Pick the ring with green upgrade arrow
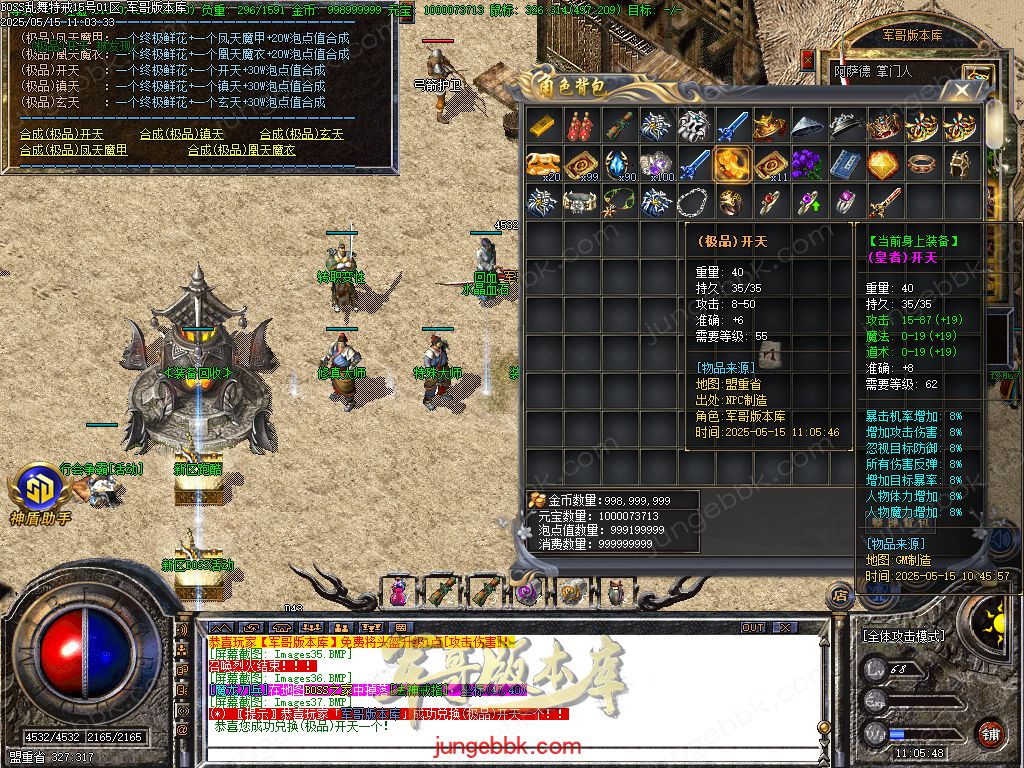Image resolution: width=1024 pixels, height=768 pixels. [x=808, y=202]
